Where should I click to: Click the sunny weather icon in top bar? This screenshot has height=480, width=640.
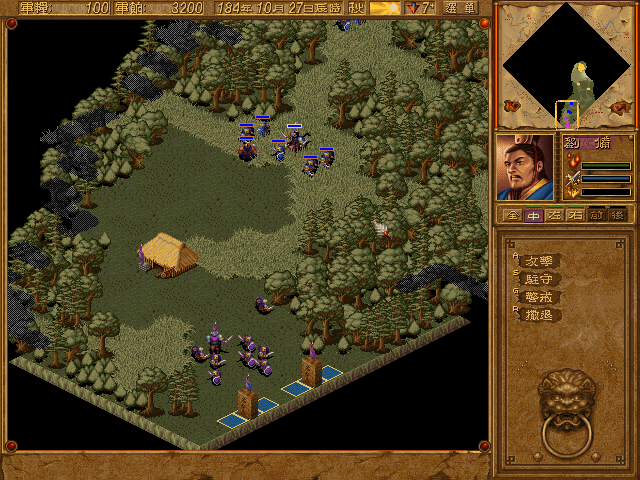pyautogui.click(x=385, y=8)
